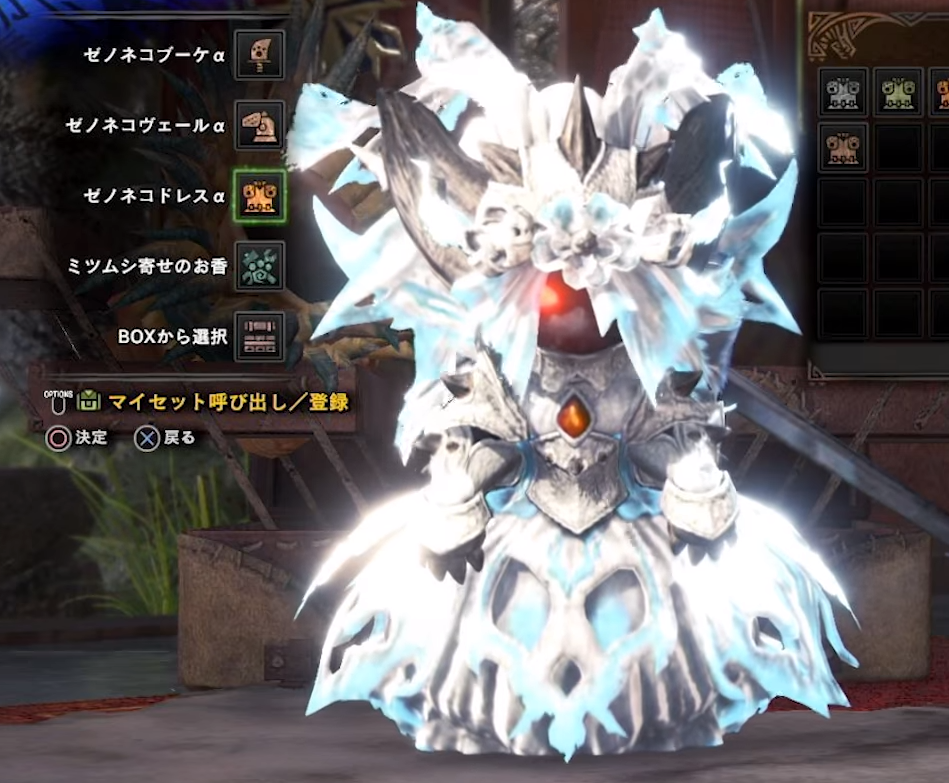Select the ミツムシ寄せのお香 gadget slot
This screenshot has width=949, height=783.
tap(260, 266)
